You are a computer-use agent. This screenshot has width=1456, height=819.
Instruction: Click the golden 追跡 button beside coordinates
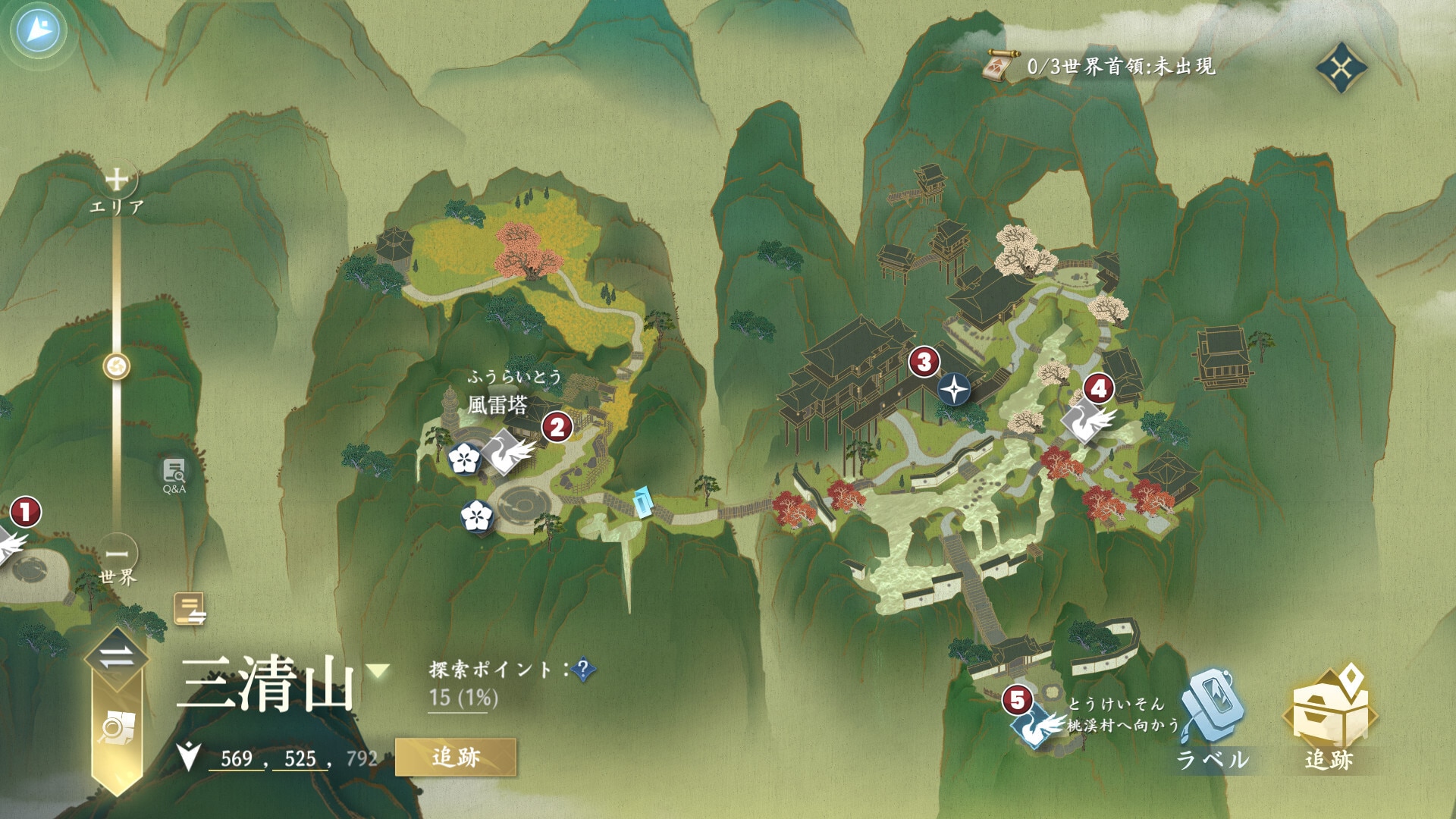[456, 757]
